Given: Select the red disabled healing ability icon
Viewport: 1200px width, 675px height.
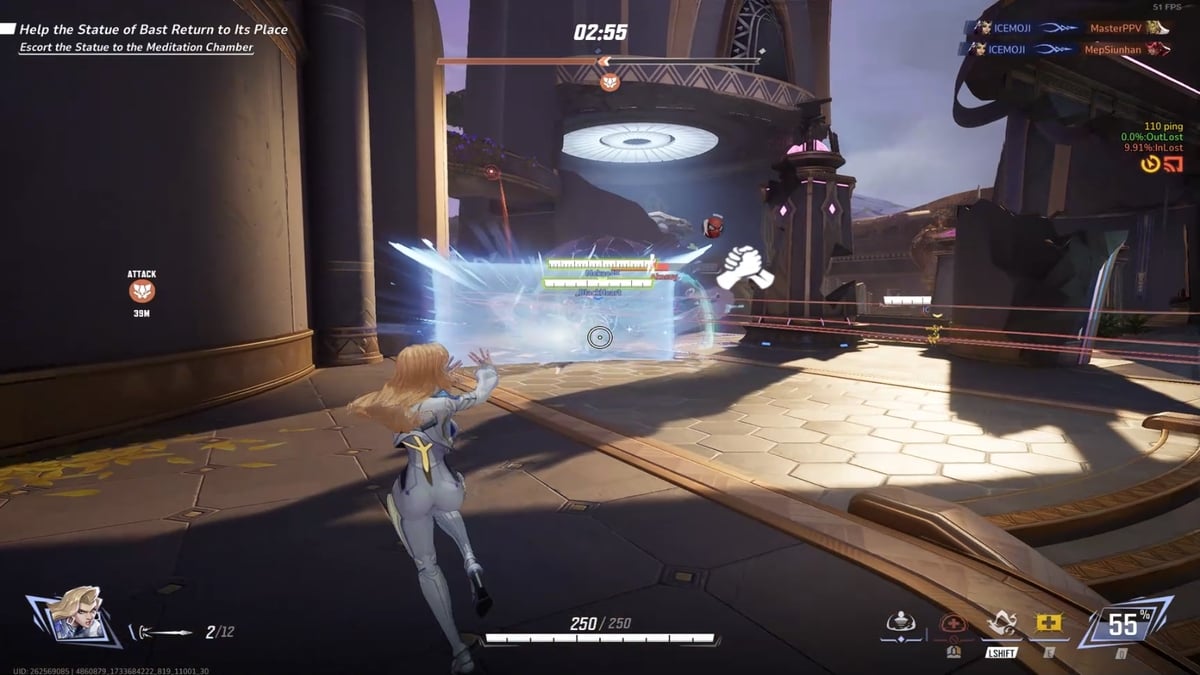Looking at the screenshot, I should point(954,625).
